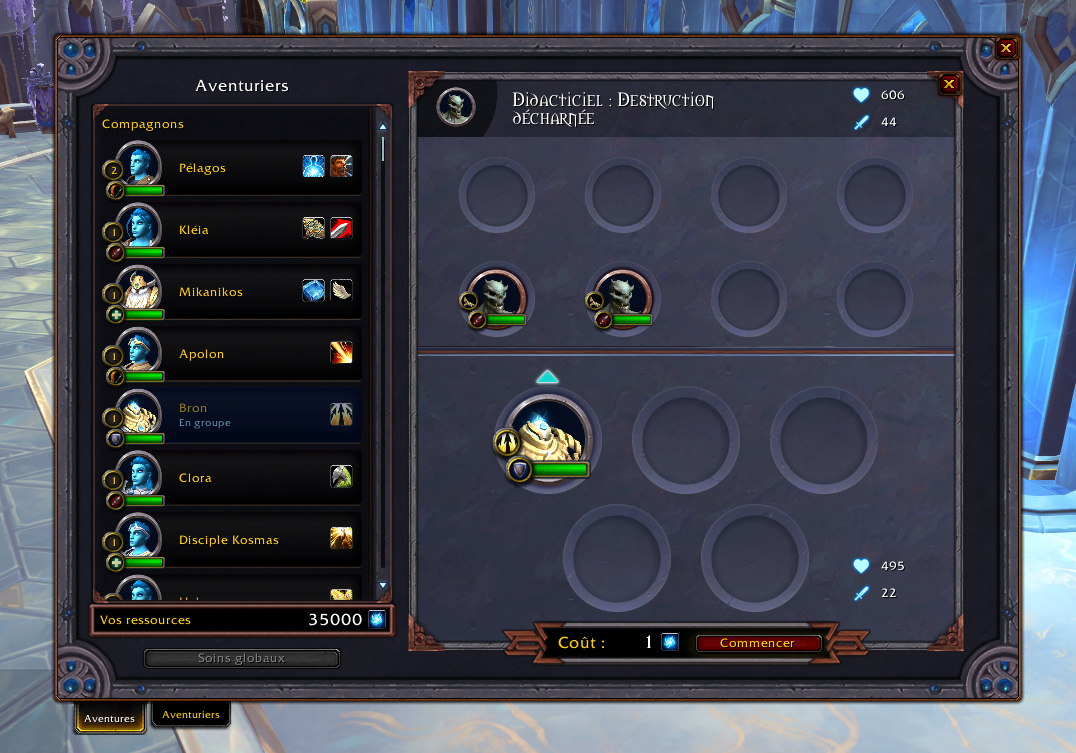Viewport: 1076px width, 753px height.
Task: Close the whole adventures window
Action: [1006, 48]
